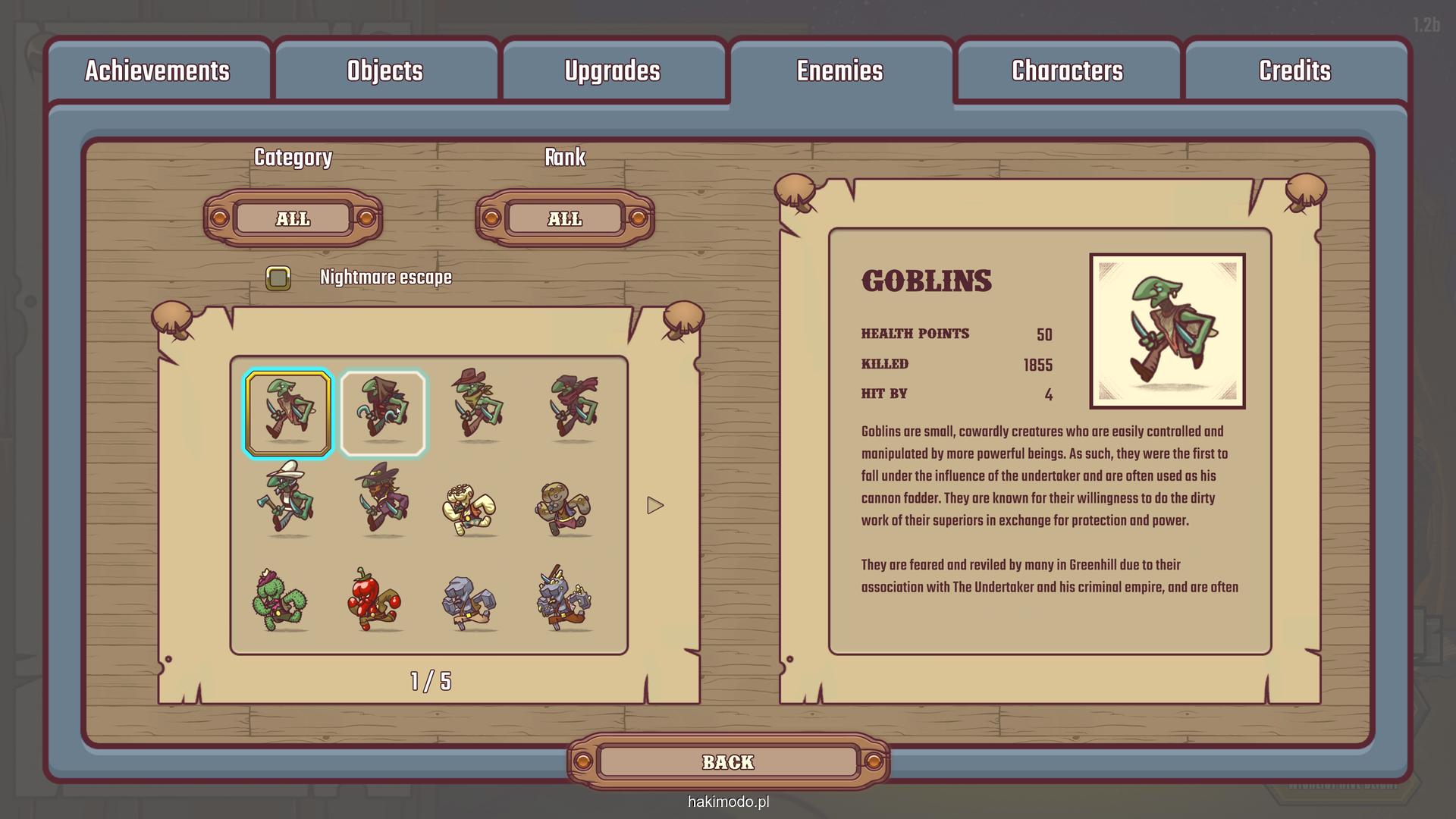
Task: Choose the red-scarfed goblin thumbnail
Action: tap(573, 408)
